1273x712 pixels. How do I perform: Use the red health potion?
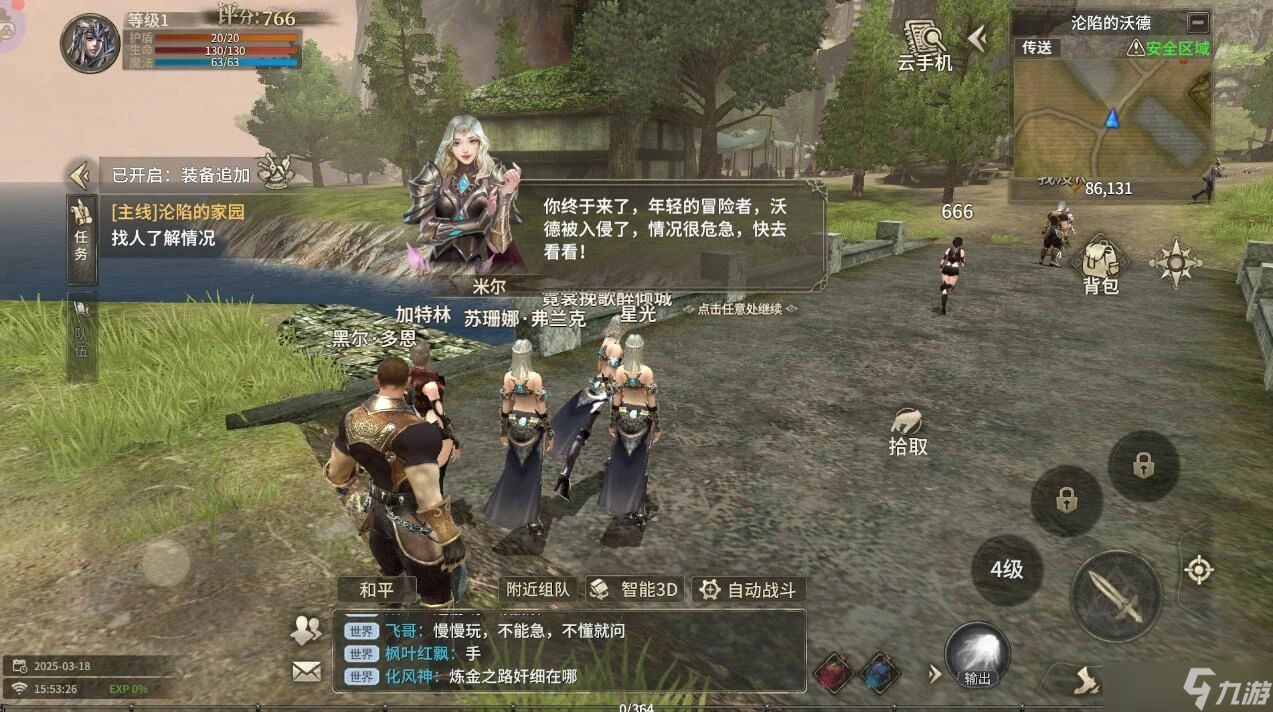tap(832, 673)
